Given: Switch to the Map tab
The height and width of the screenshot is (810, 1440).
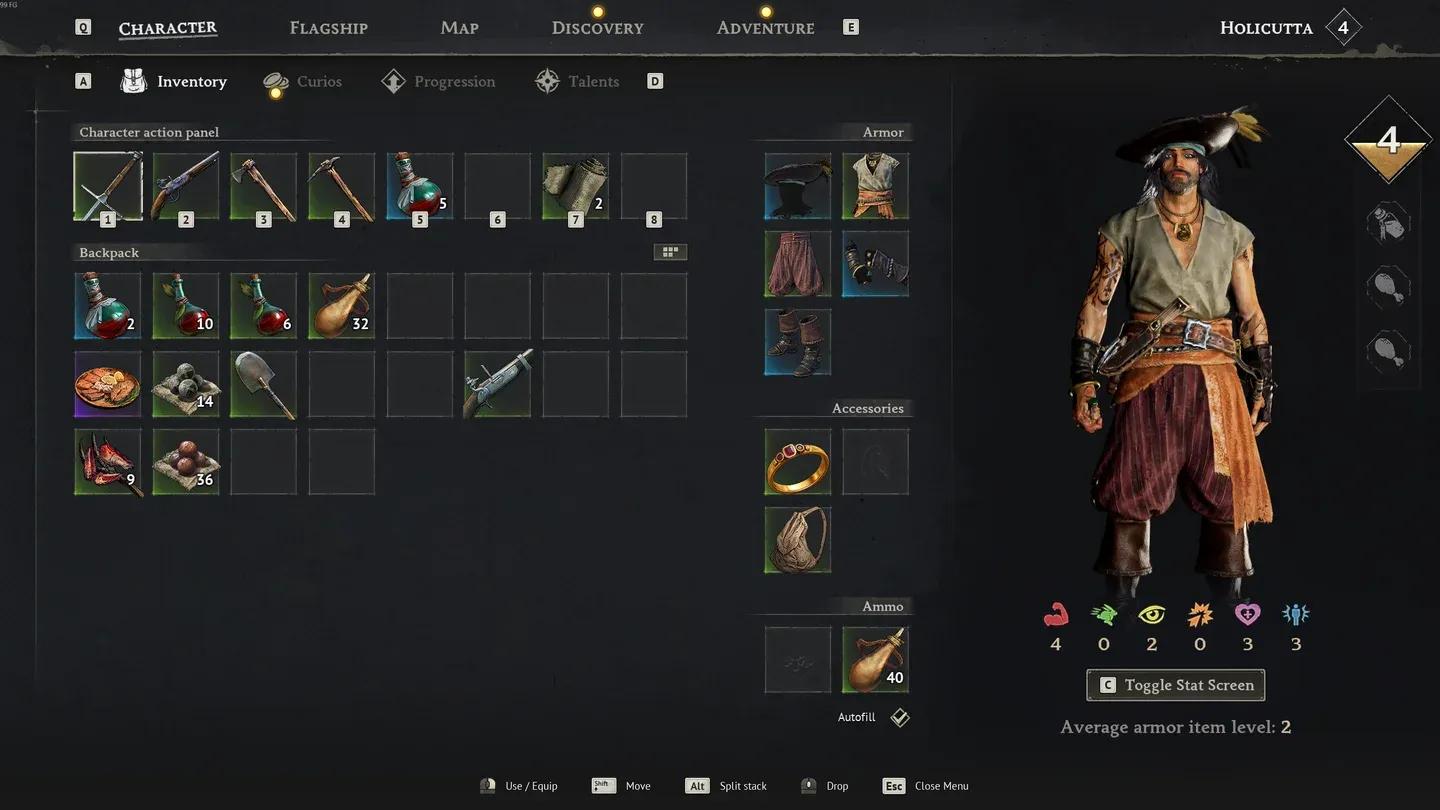Looking at the screenshot, I should [459, 28].
